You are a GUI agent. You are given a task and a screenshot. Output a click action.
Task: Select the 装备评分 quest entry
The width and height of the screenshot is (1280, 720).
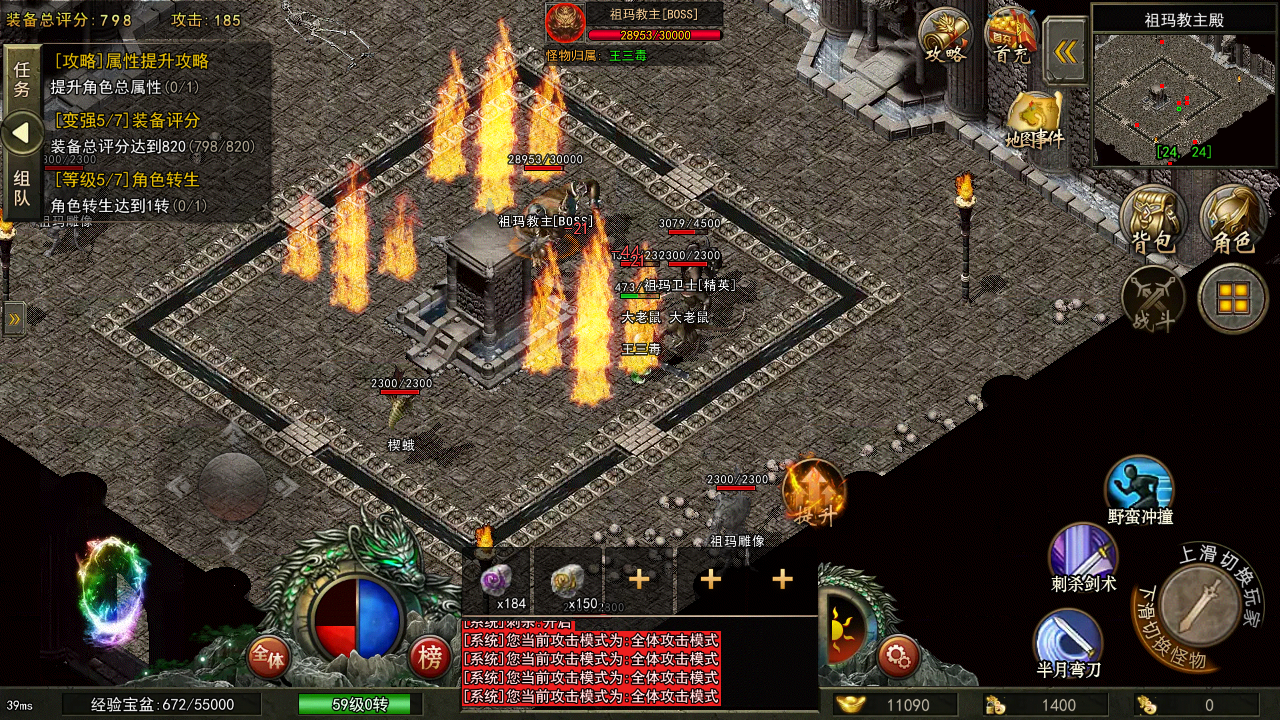click(150, 134)
